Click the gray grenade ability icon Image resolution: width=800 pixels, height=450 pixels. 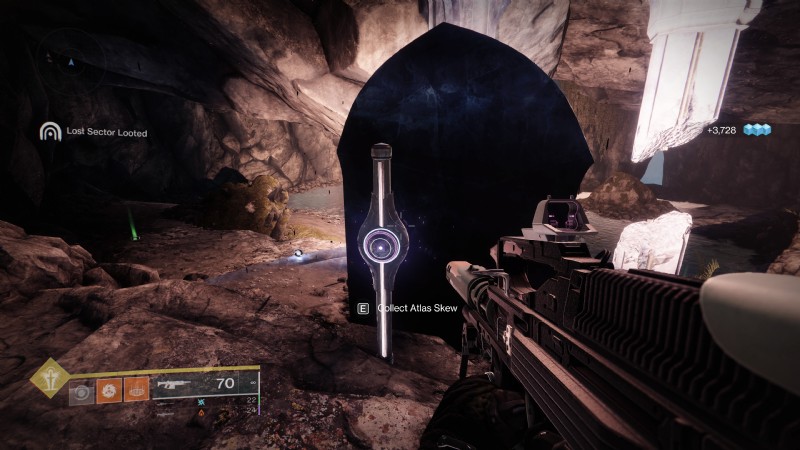pos(82,389)
